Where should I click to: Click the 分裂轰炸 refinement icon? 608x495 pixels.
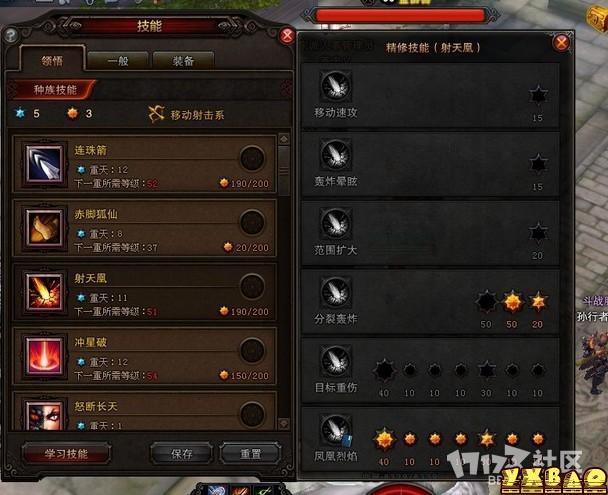tap(332, 292)
